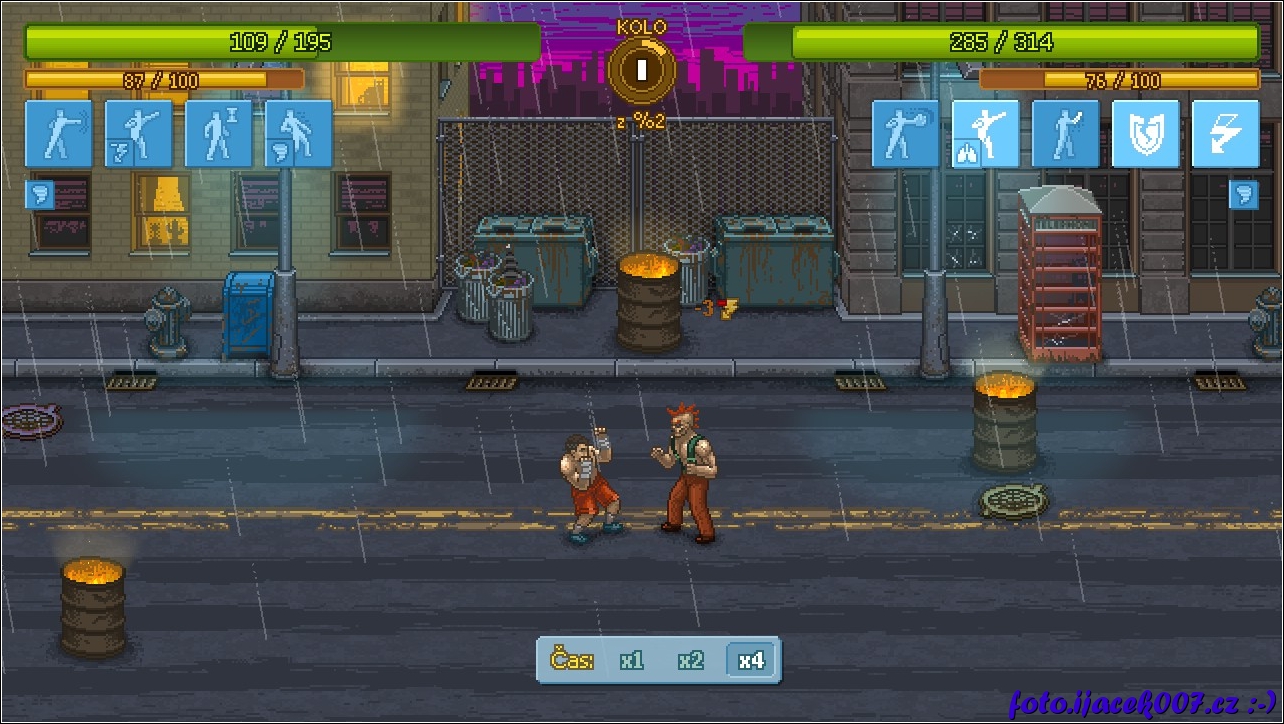This screenshot has width=1284, height=724.
Task: Click player's standing stance skill icon
Action: pos(219,134)
